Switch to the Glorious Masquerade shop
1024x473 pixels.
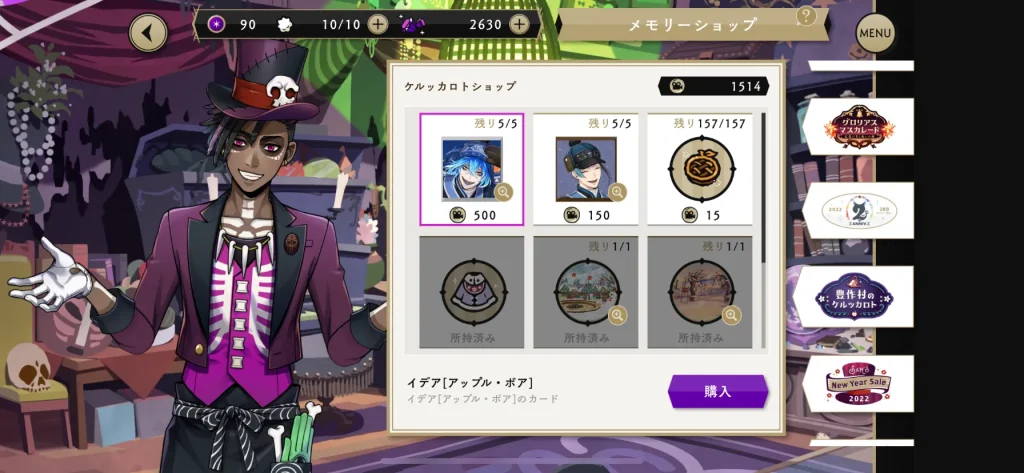click(858, 127)
